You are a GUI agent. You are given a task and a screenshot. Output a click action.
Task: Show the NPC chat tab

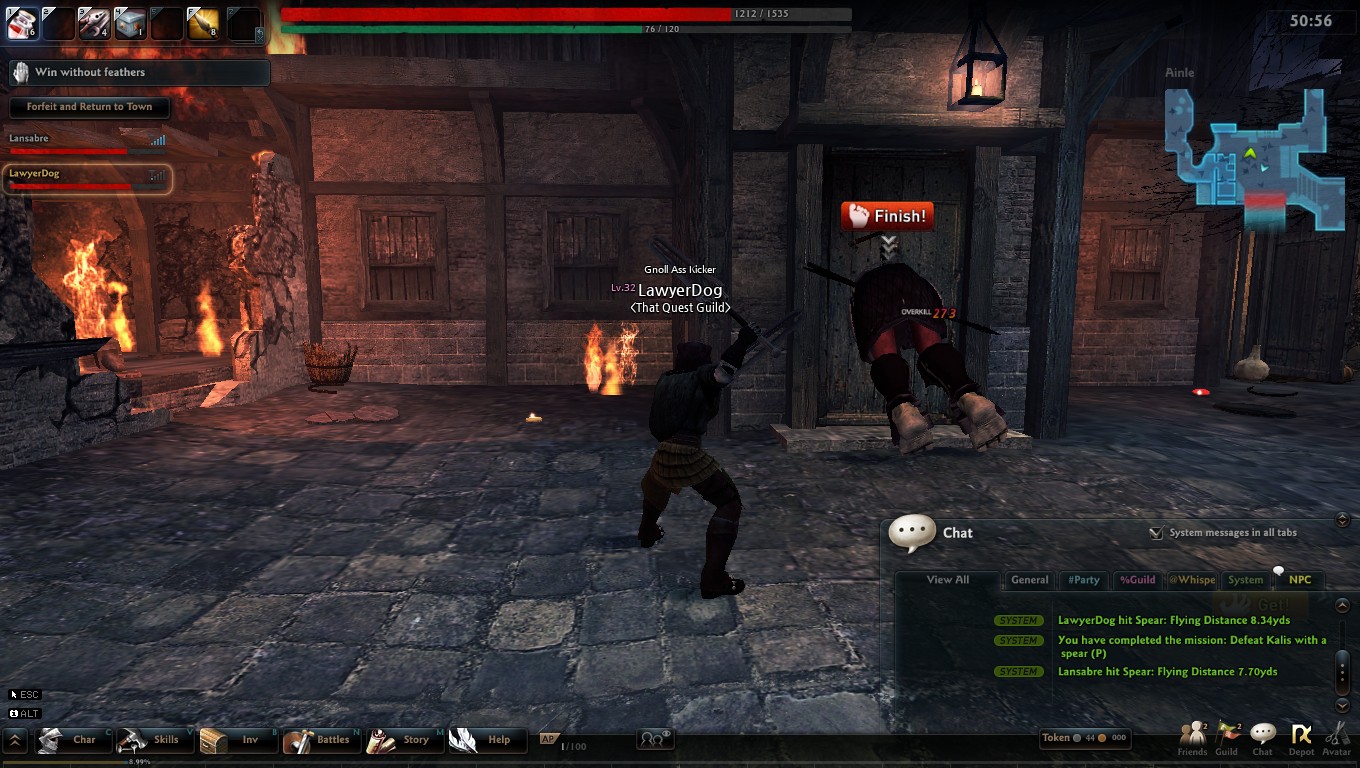(x=1299, y=580)
